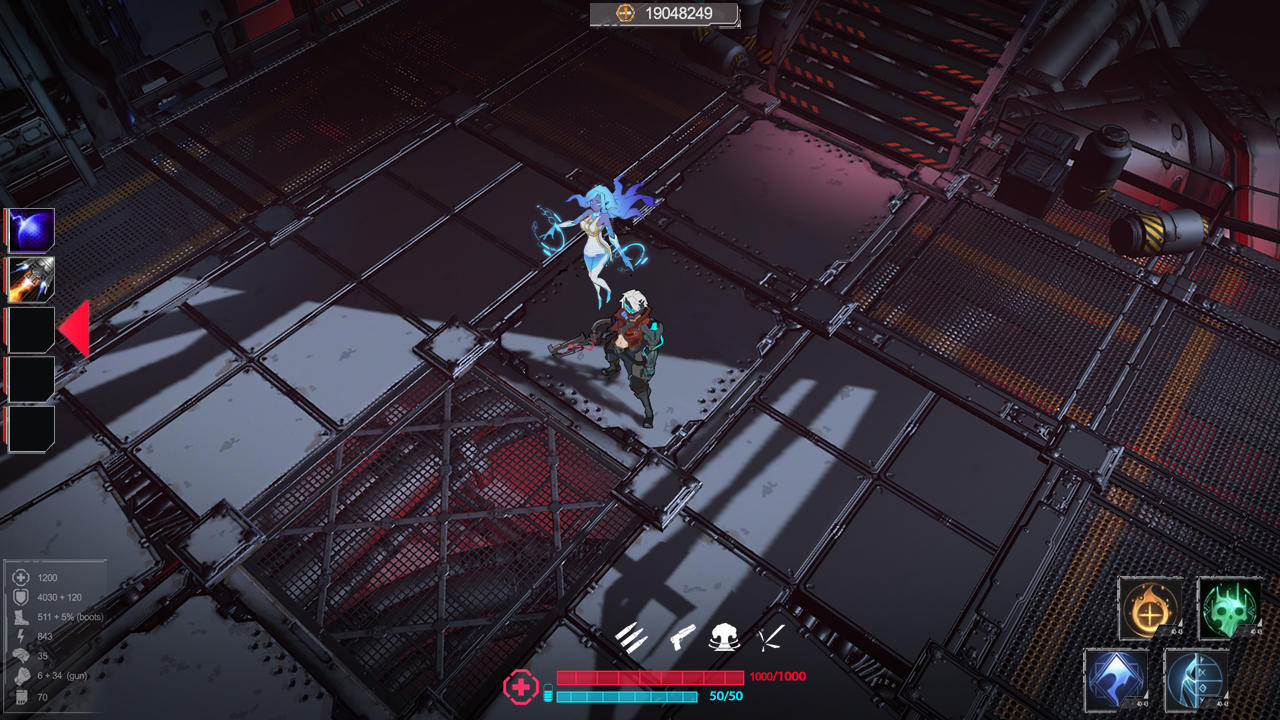Click the shield armor stat icon

coord(21,597)
